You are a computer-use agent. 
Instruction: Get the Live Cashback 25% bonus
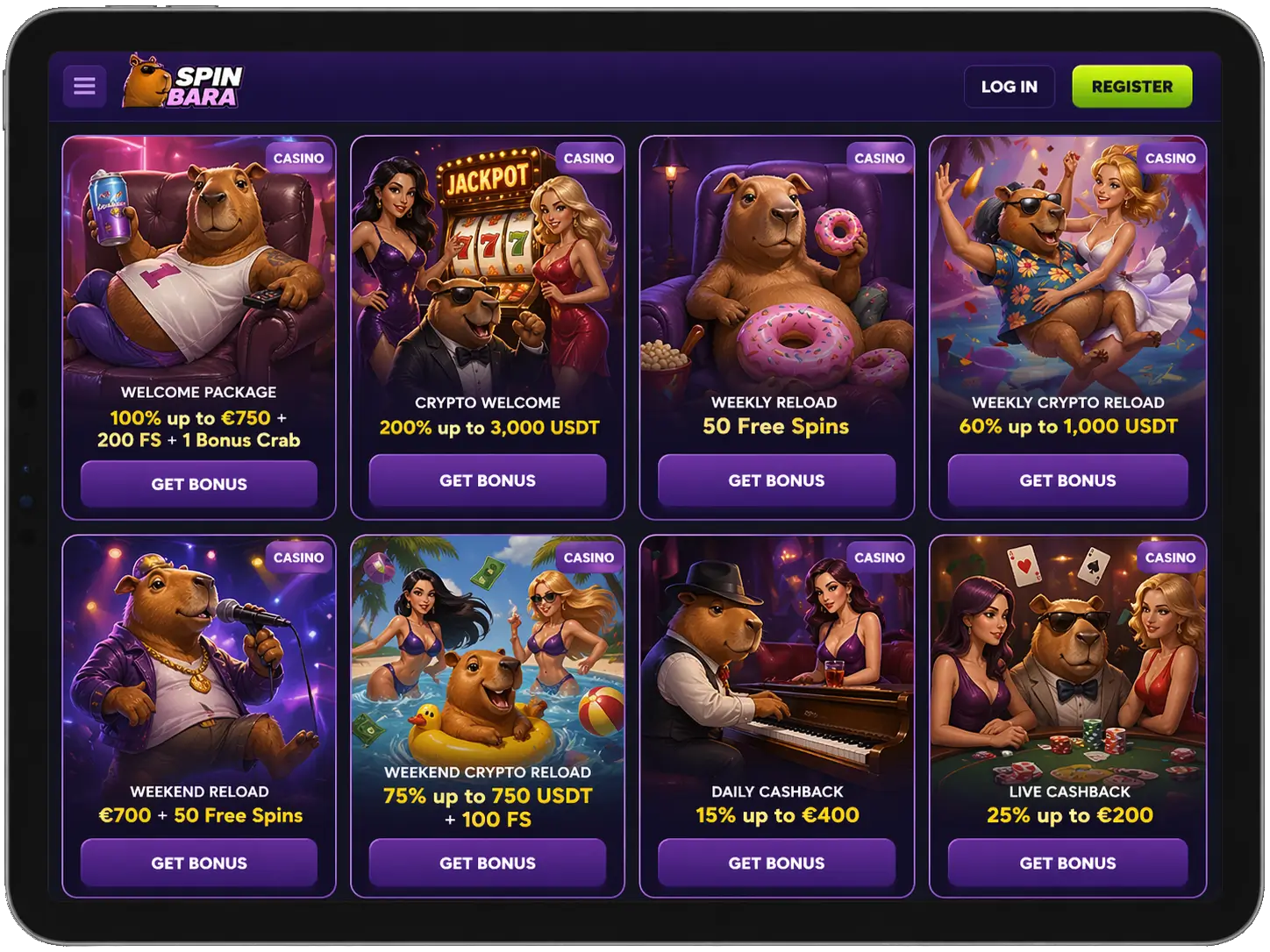point(1067,863)
